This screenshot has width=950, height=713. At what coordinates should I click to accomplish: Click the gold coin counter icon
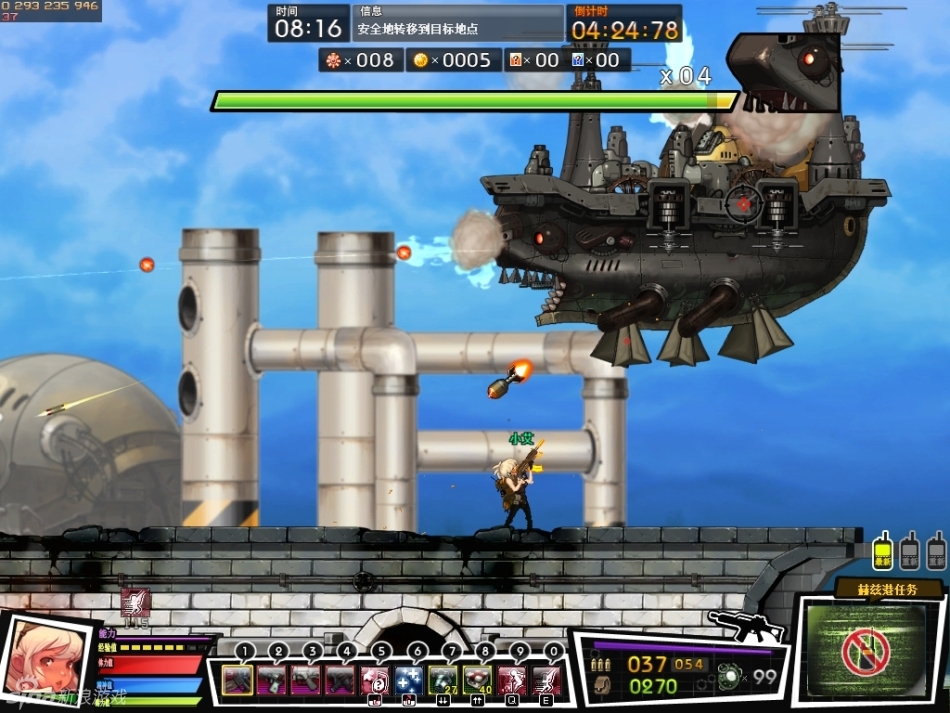421,60
